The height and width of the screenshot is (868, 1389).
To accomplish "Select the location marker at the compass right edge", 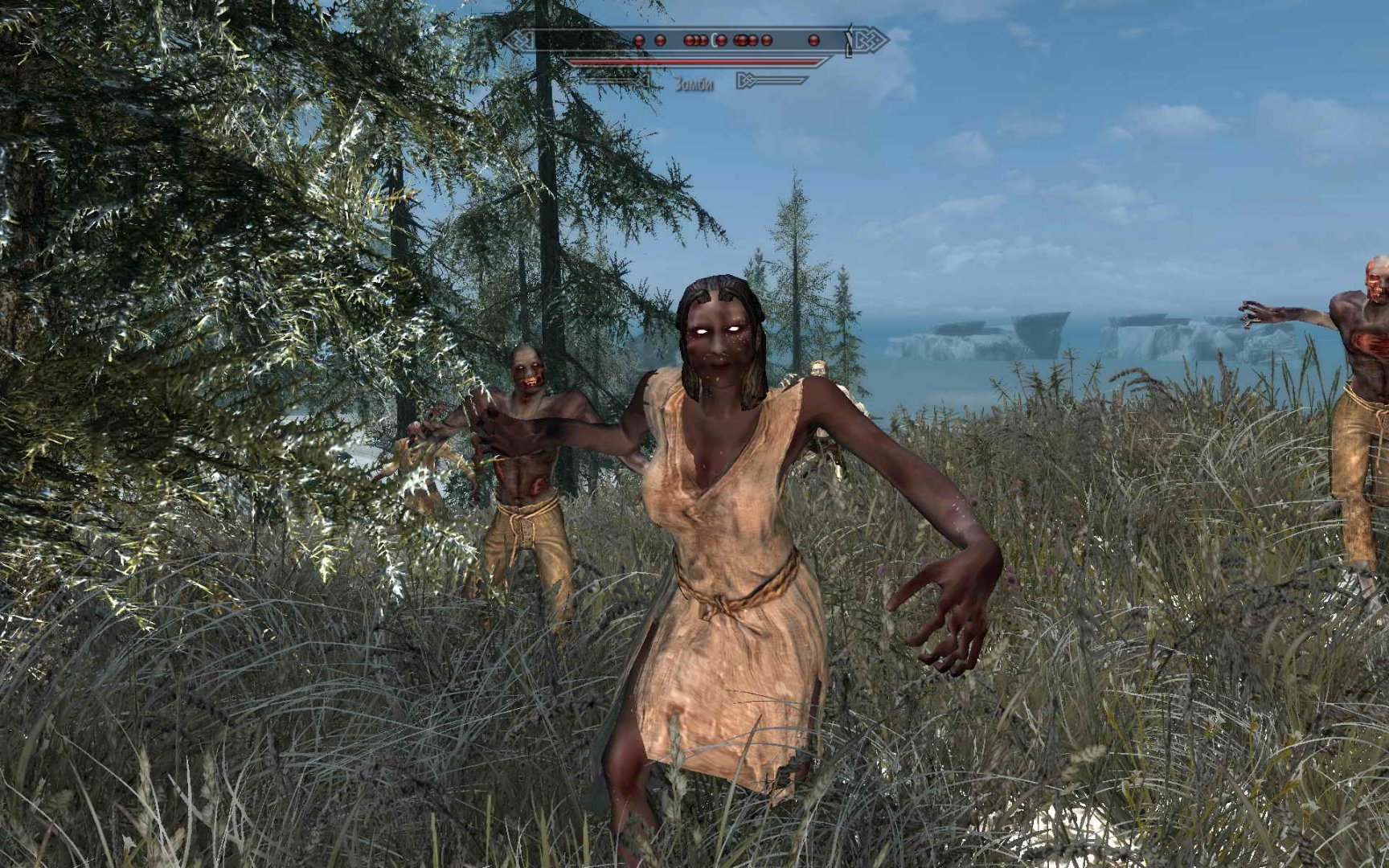I will coord(848,38).
